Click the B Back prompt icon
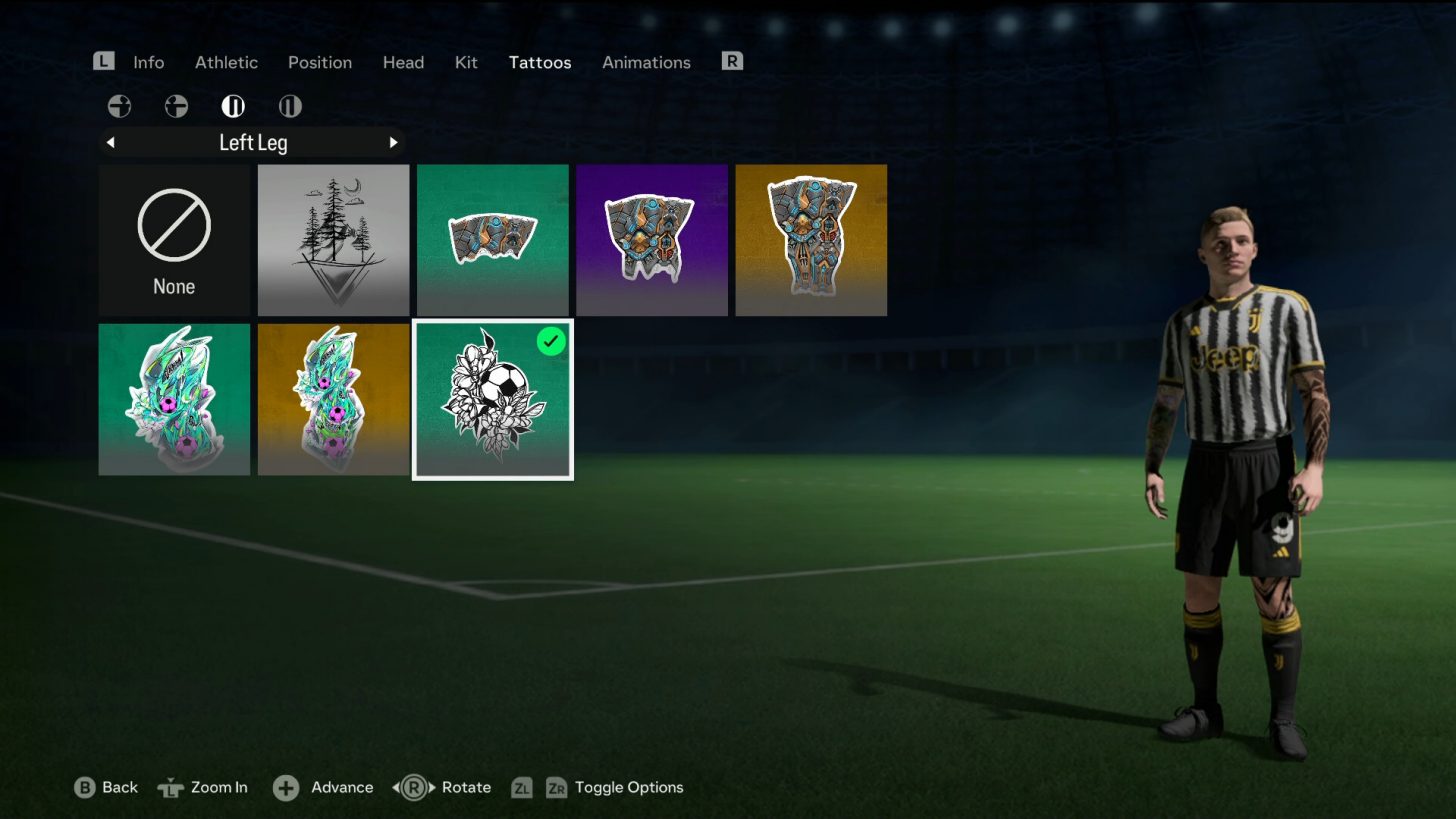Viewport: 1456px width, 819px height. point(85,788)
